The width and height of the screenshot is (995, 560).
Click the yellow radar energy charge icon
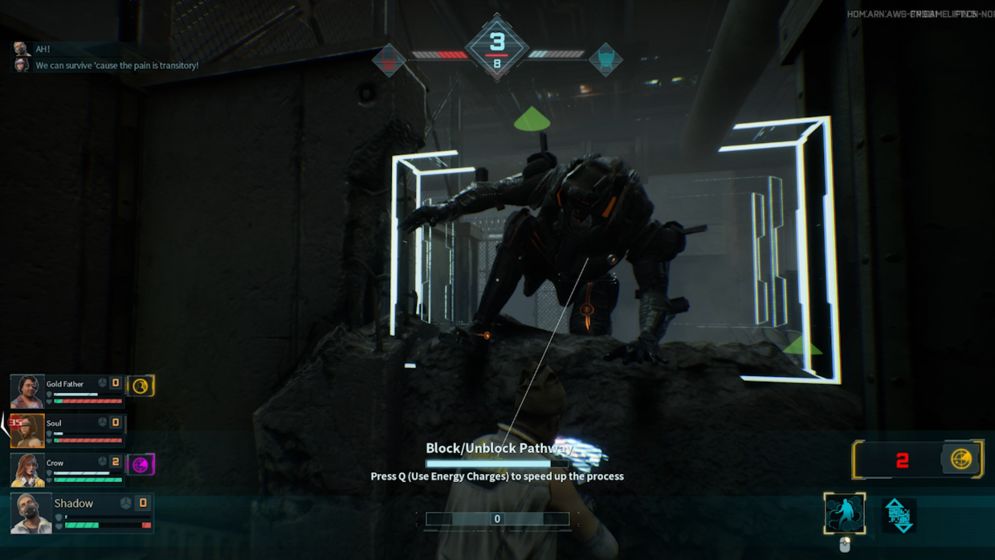(x=961, y=459)
